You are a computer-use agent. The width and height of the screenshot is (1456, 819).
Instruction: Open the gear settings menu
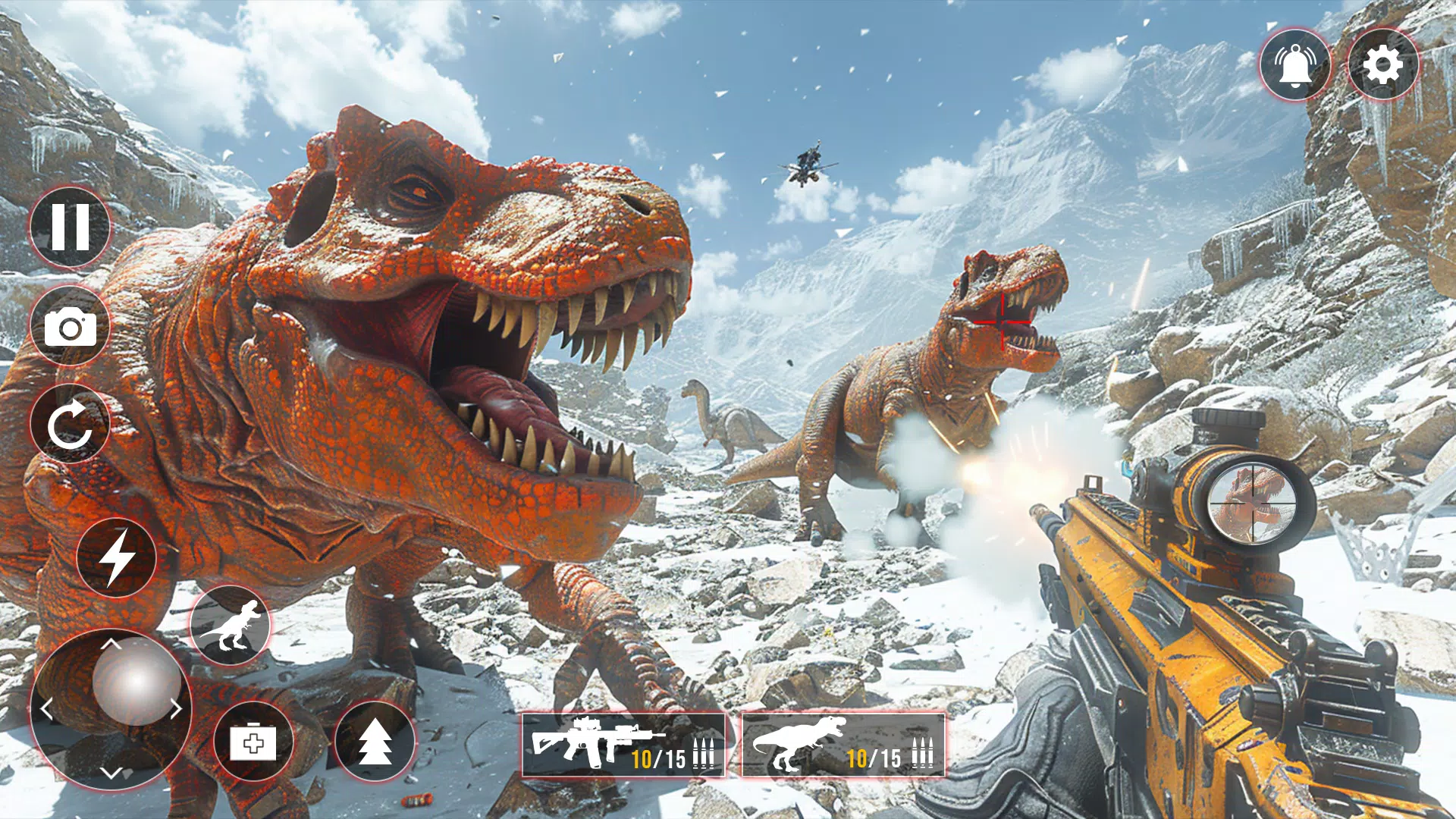(1382, 65)
